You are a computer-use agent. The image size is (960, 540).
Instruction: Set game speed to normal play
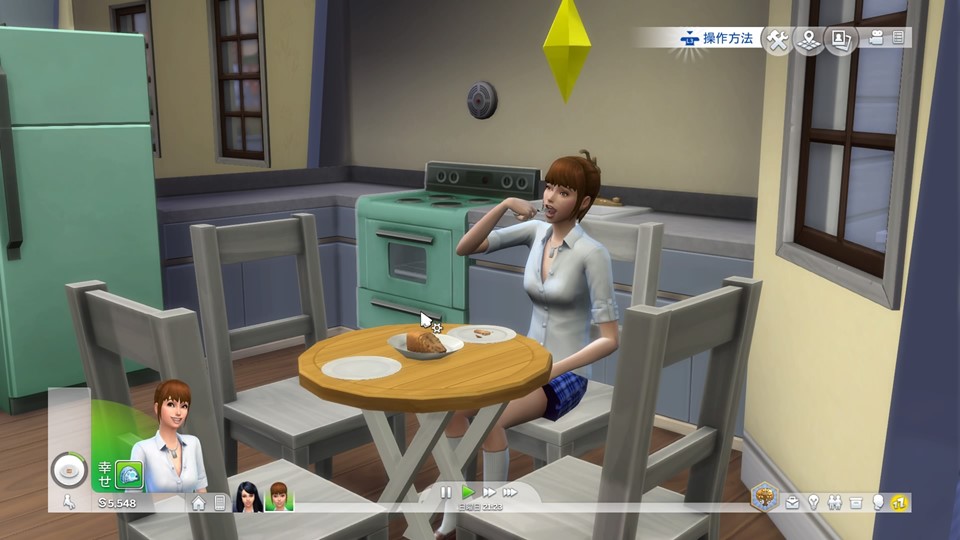[467, 492]
